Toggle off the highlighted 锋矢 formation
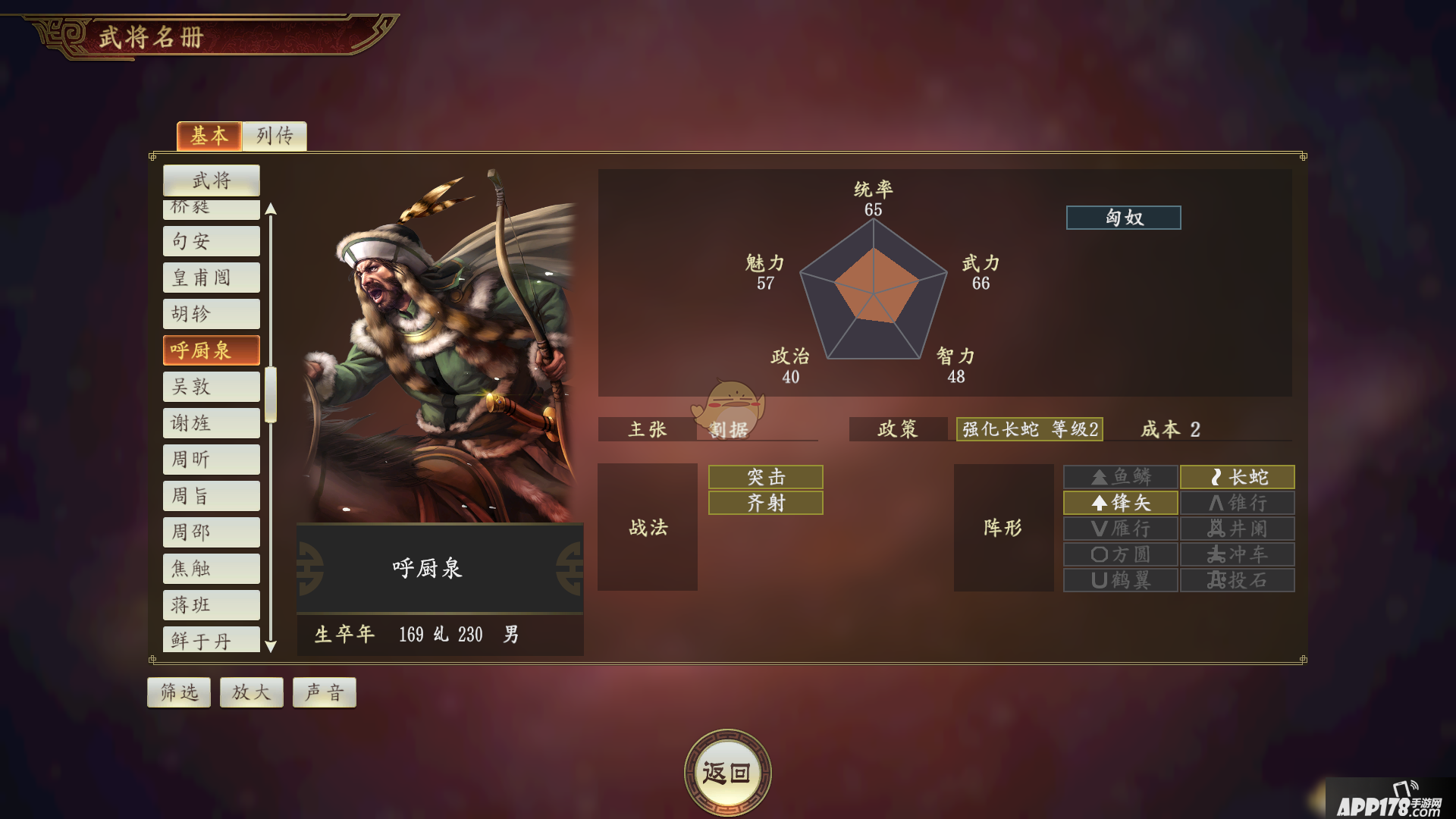The height and width of the screenshot is (819, 1456). 1119,503
